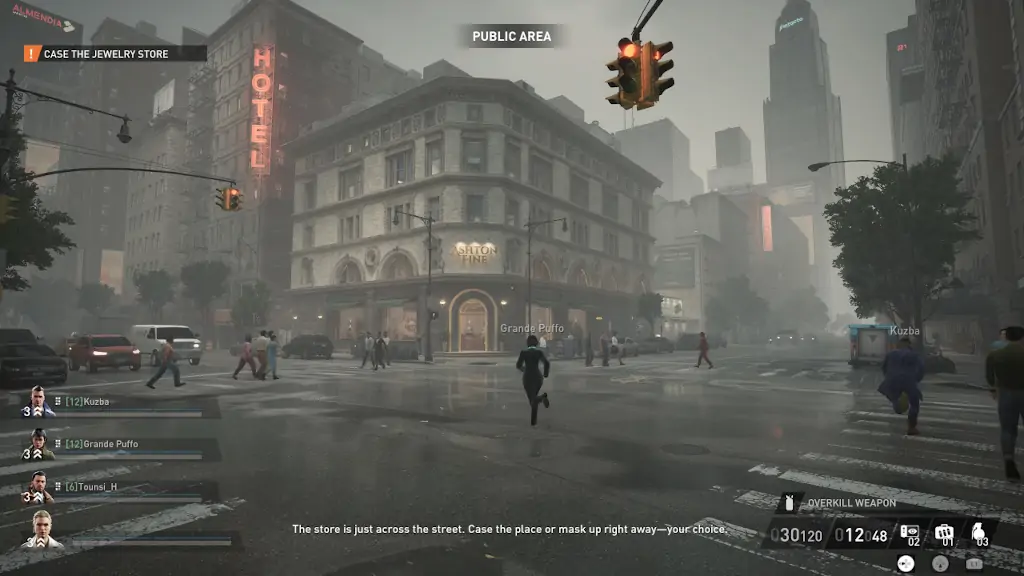The image size is (1024, 576).
Task: Click your own blond character portrait
Action: [x=41, y=530]
